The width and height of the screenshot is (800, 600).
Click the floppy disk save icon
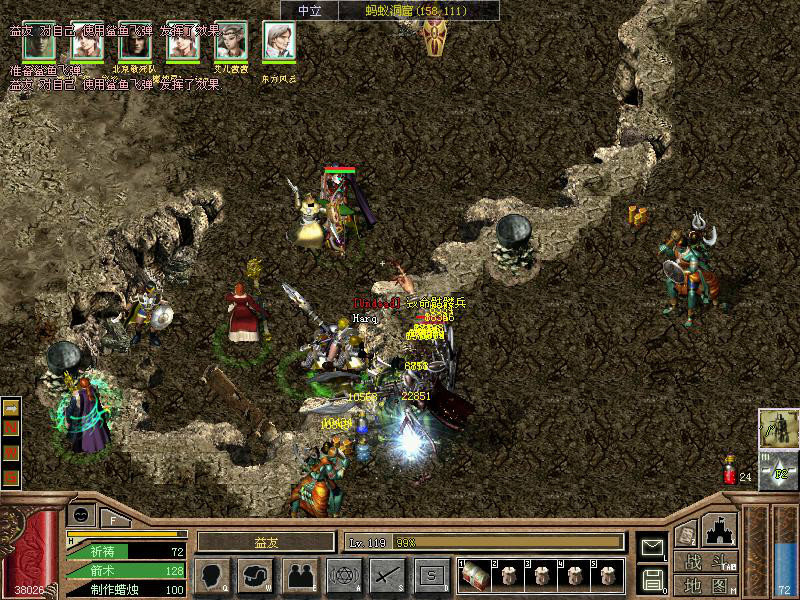point(652,578)
